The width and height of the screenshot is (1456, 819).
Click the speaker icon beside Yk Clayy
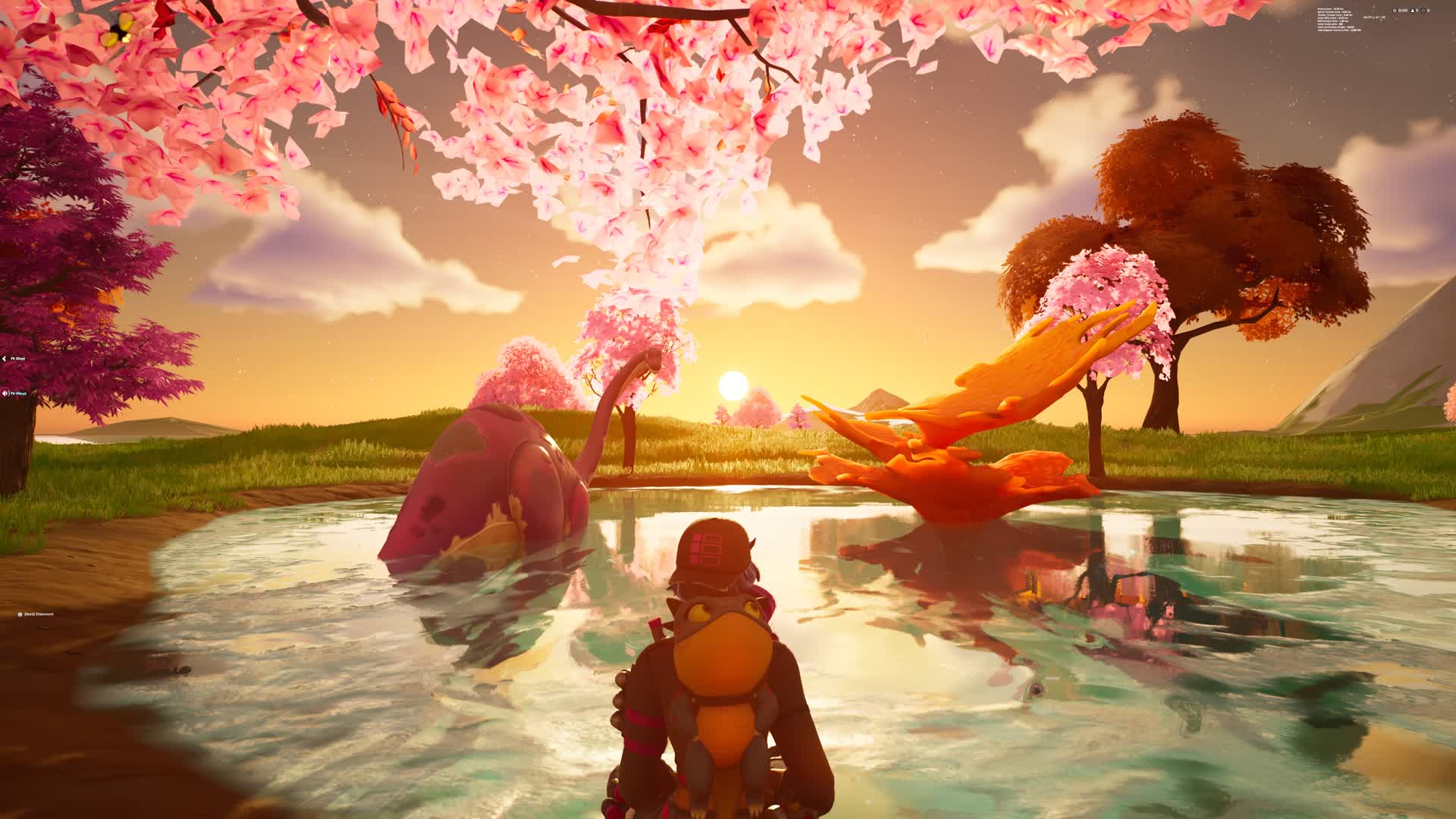pos(5,394)
